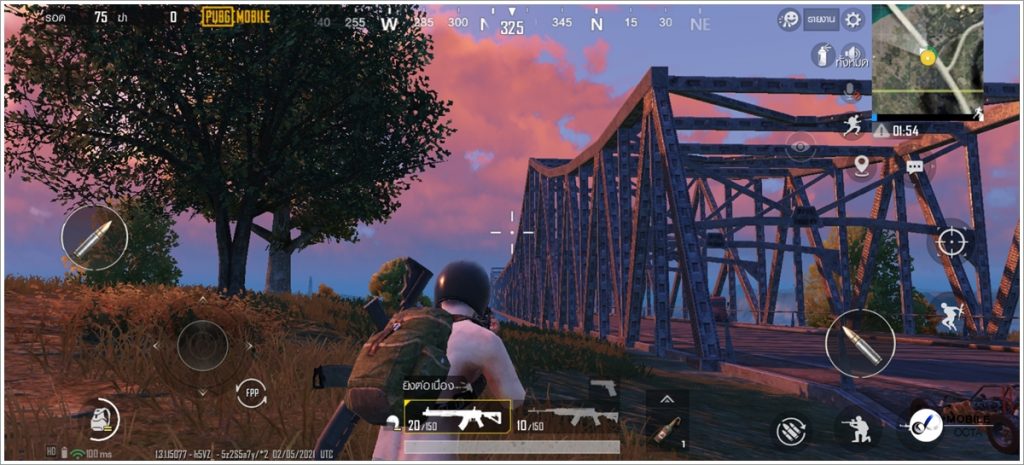Toggle the speaker voice channel icon
The width and height of the screenshot is (1024, 465).
(852, 55)
